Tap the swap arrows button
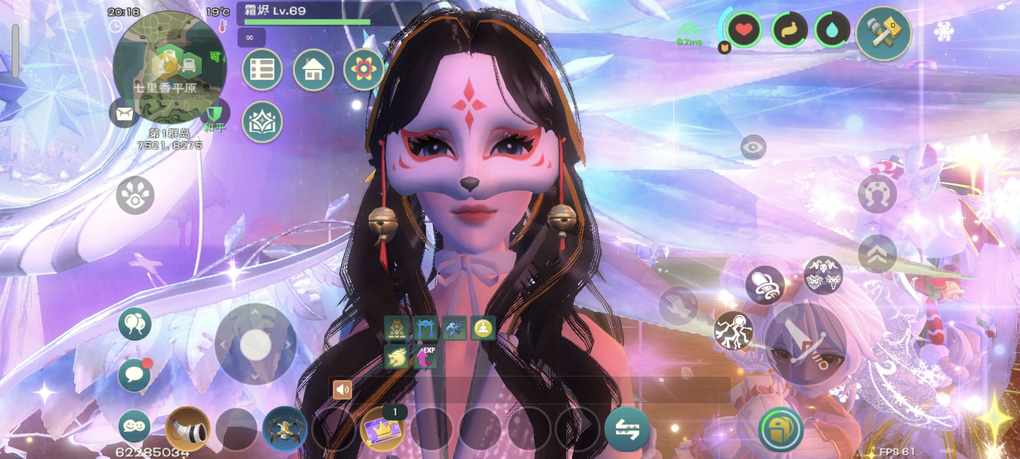The width and height of the screenshot is (1020, 459). tap(627, 429)
